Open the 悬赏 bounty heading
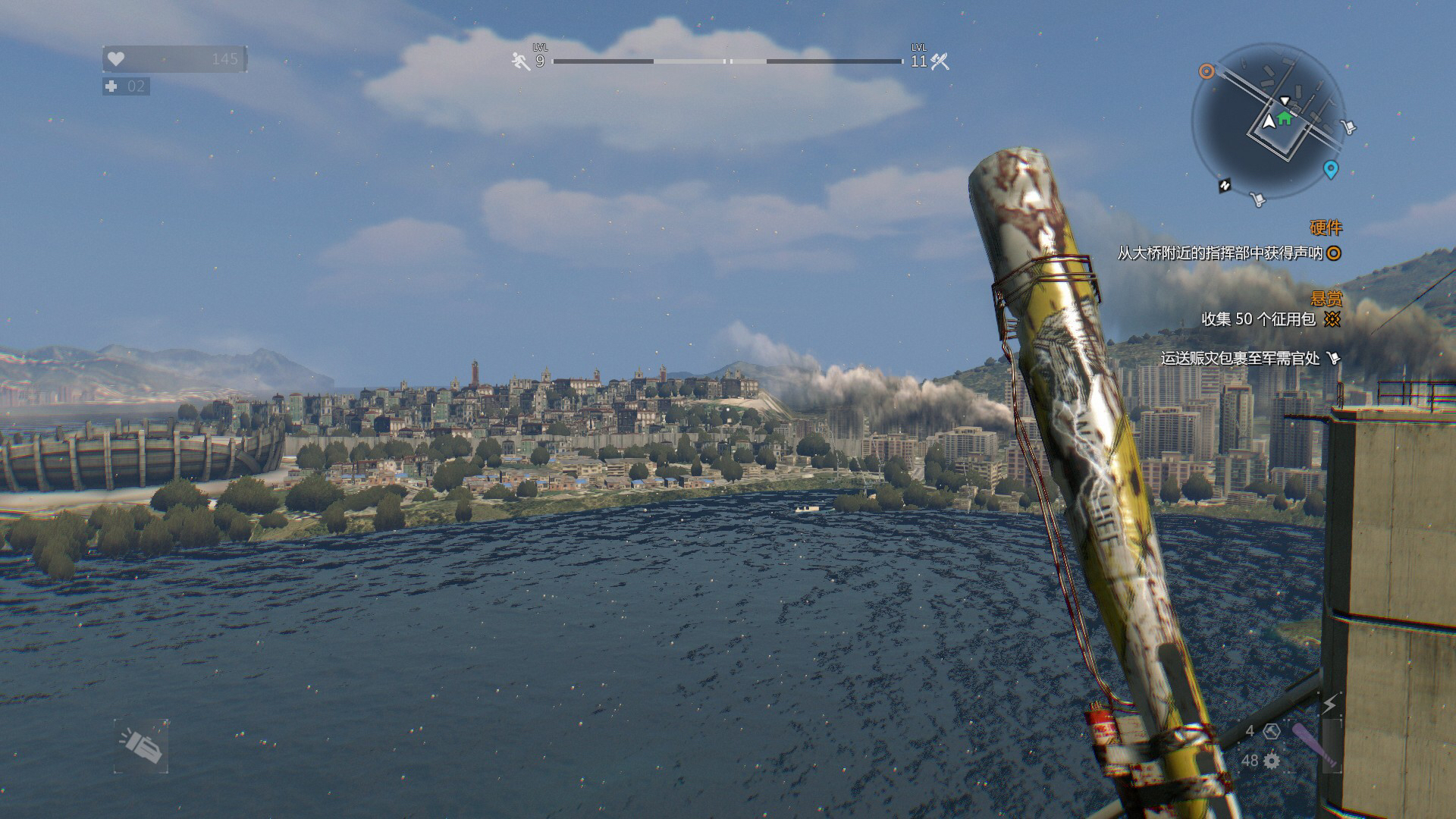The height and width of the screenshot is (819, 1456). tap(1326, 298)
